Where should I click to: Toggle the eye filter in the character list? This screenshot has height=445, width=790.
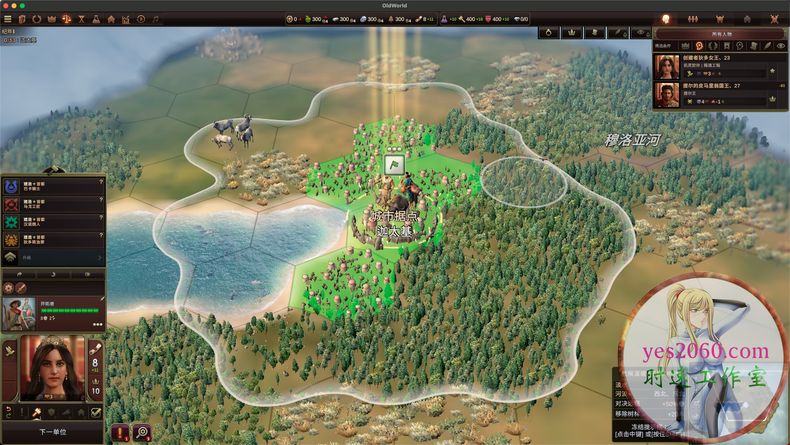click(781, 45)
